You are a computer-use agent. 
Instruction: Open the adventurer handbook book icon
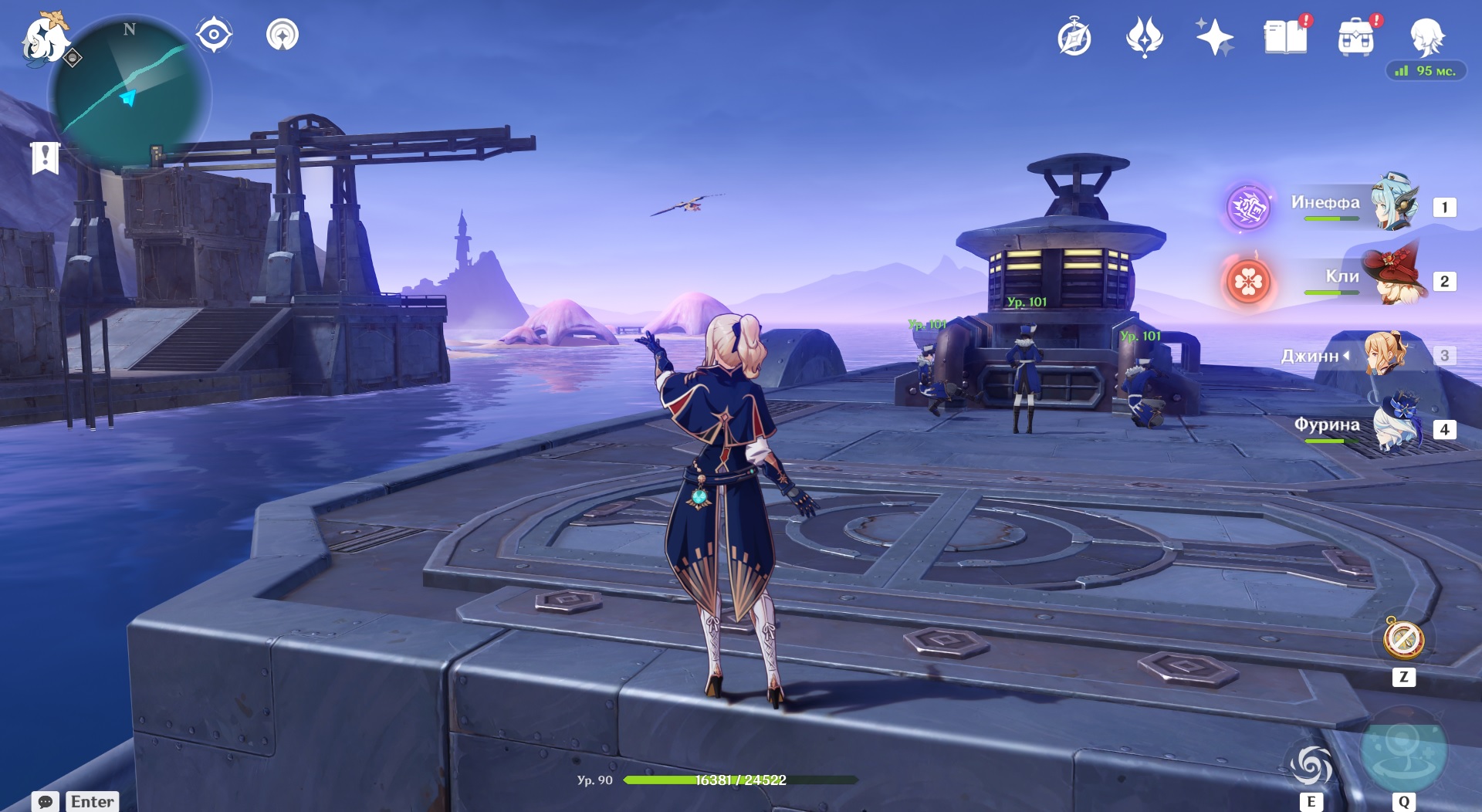pyautogui.click(x=1285, y=37)
